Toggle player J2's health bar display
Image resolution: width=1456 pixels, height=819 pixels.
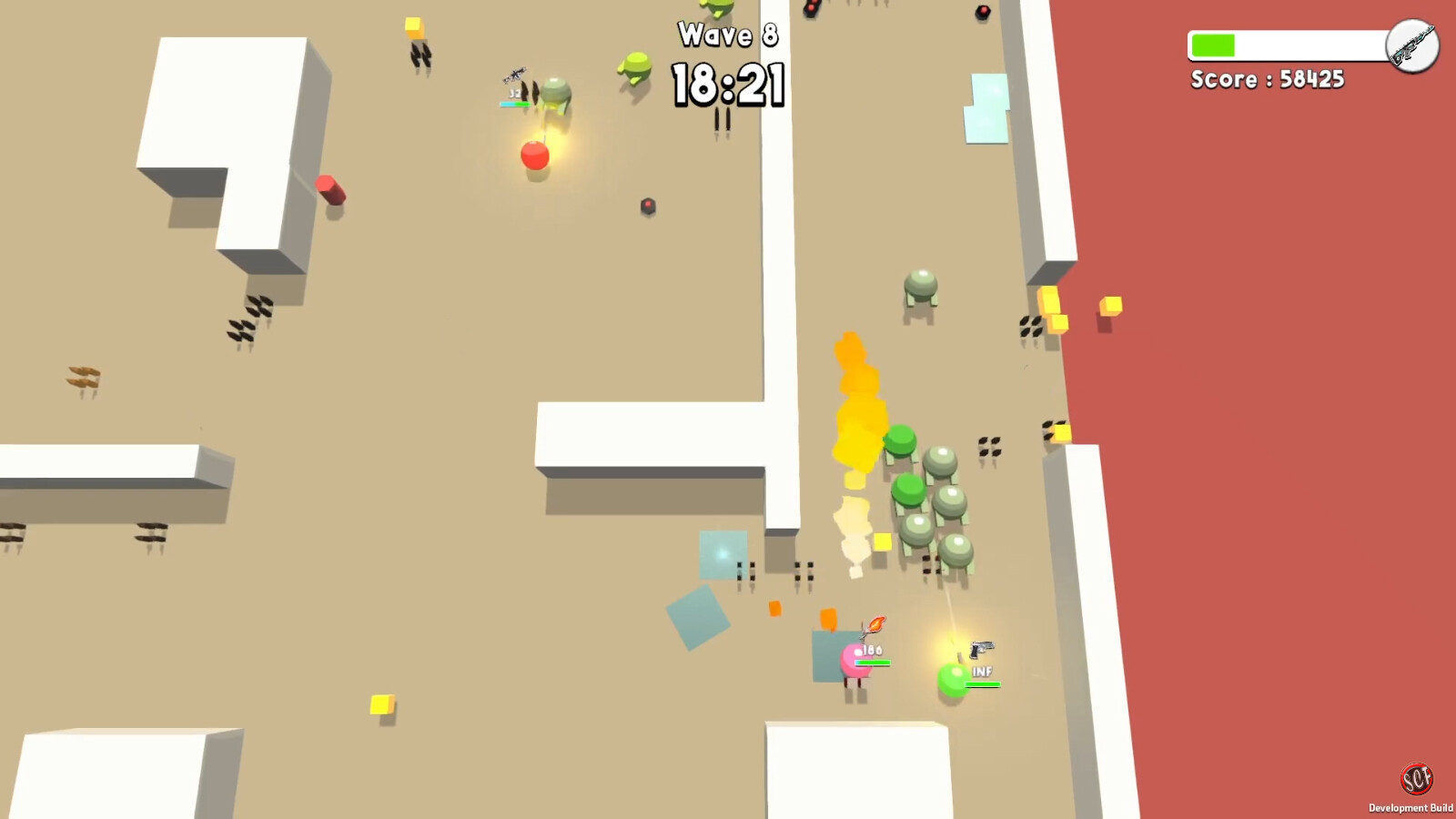tap(514, 104)
